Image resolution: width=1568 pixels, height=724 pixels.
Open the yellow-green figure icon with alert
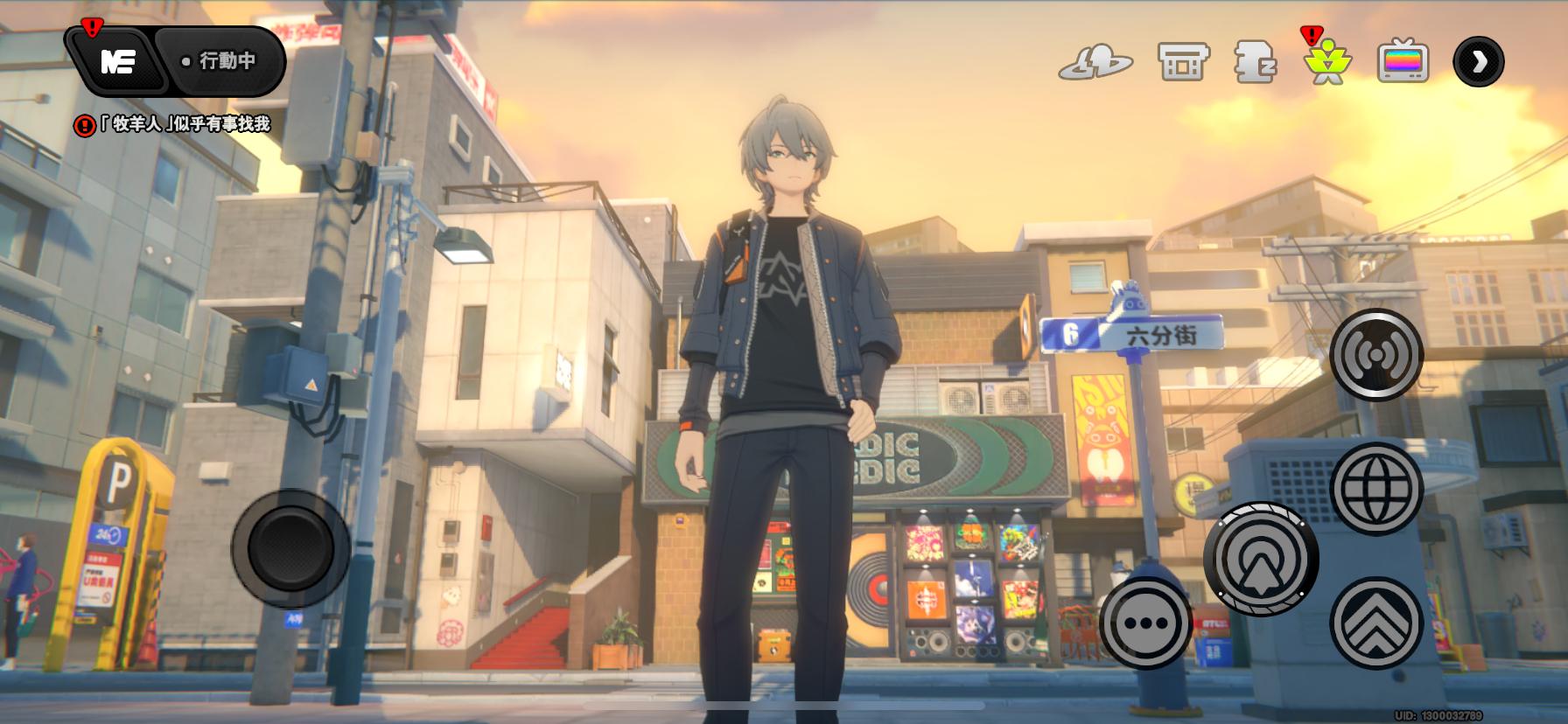pos(1327,62)
